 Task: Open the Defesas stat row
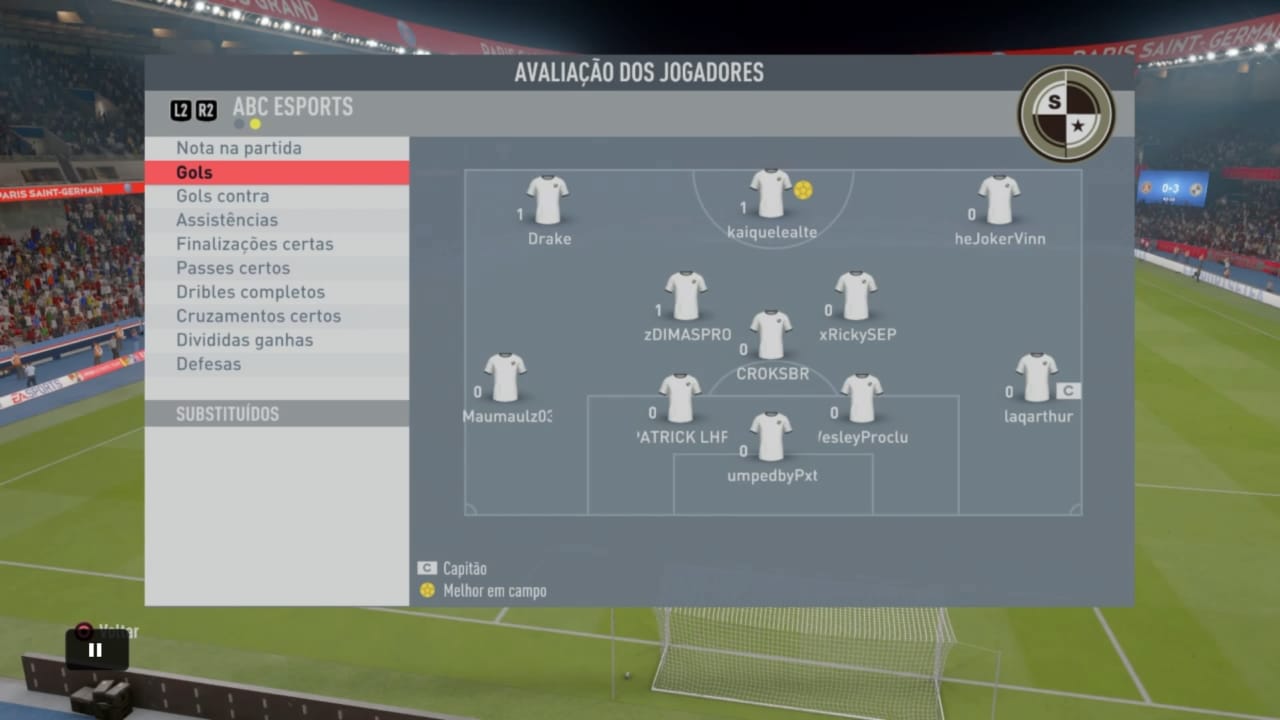[208, 364]
